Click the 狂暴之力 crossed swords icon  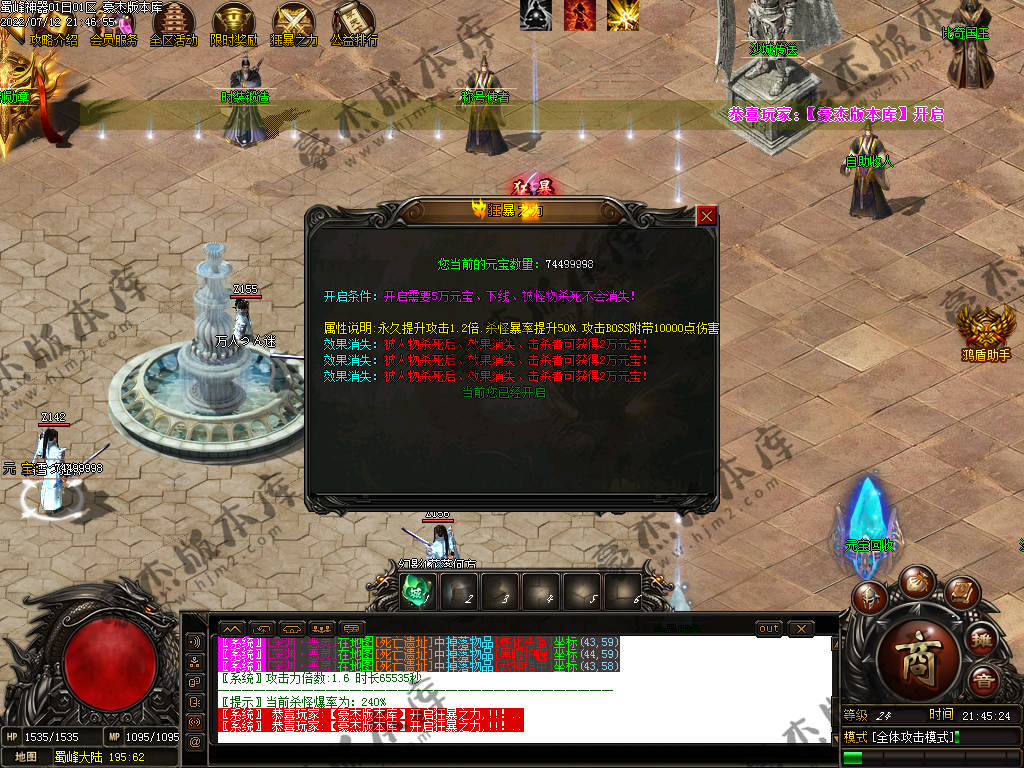pyautogui.click(x=294, y=20)
